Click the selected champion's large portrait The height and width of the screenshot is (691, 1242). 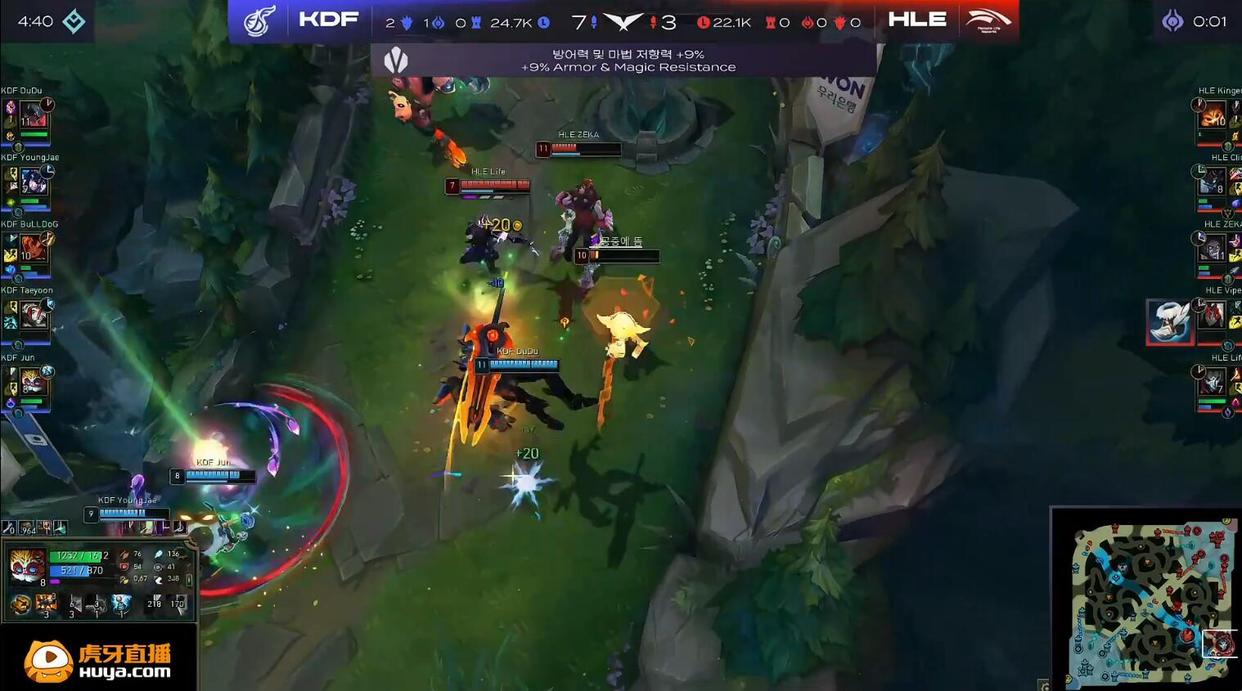pyautogui.click(x=27, y=566)
